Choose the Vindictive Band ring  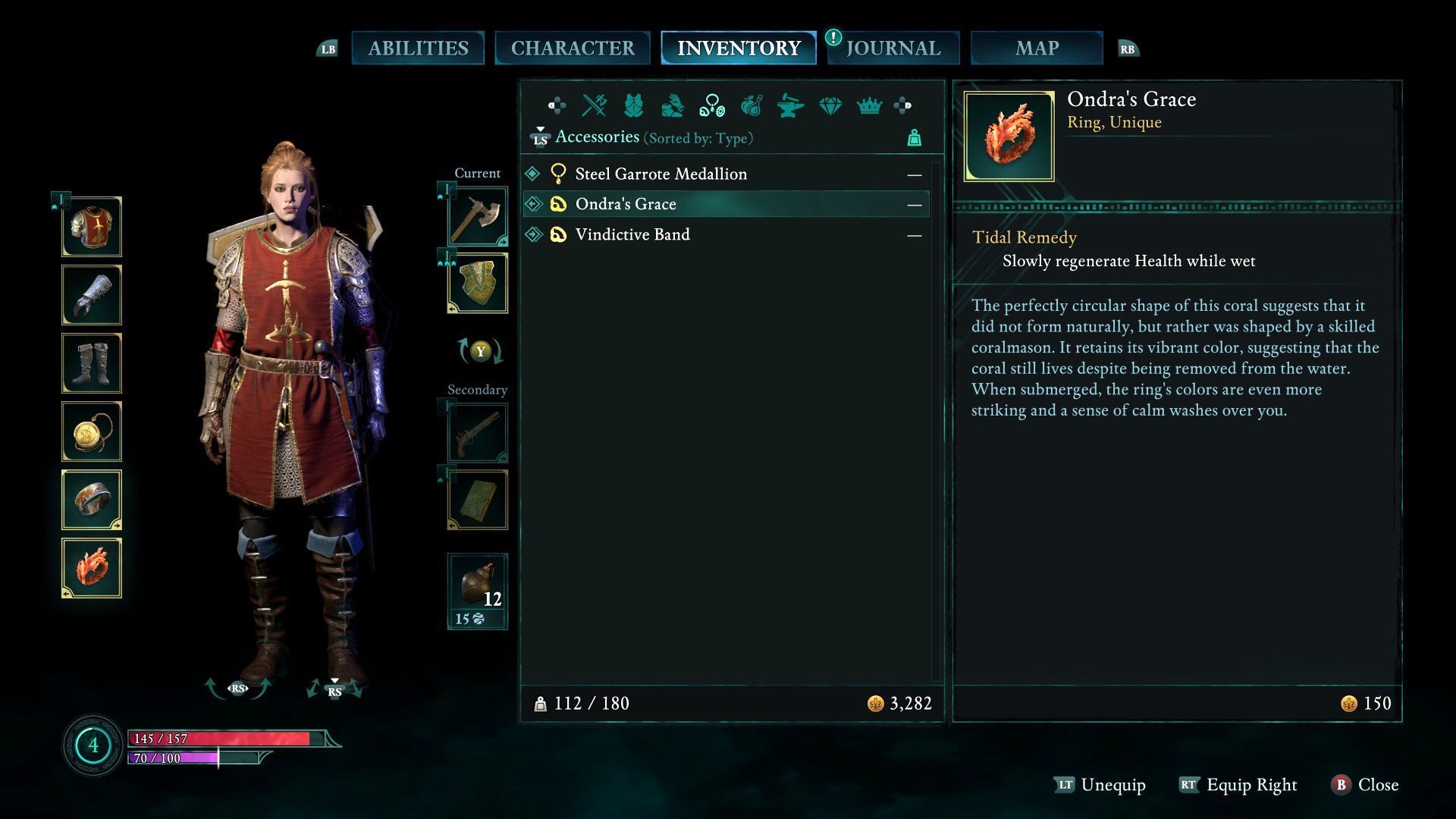632,234
